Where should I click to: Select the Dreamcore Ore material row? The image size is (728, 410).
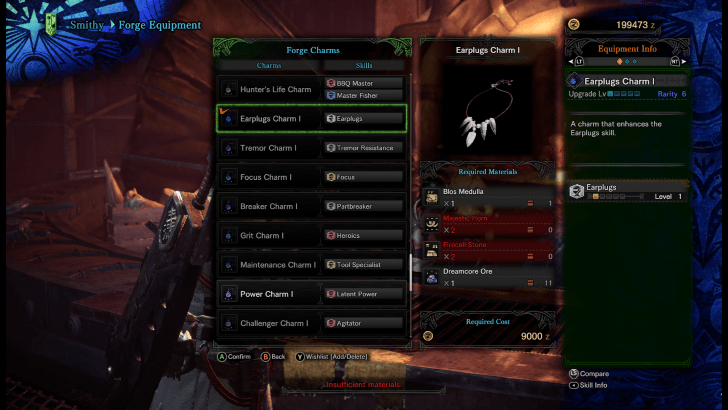tap(488, 276)
